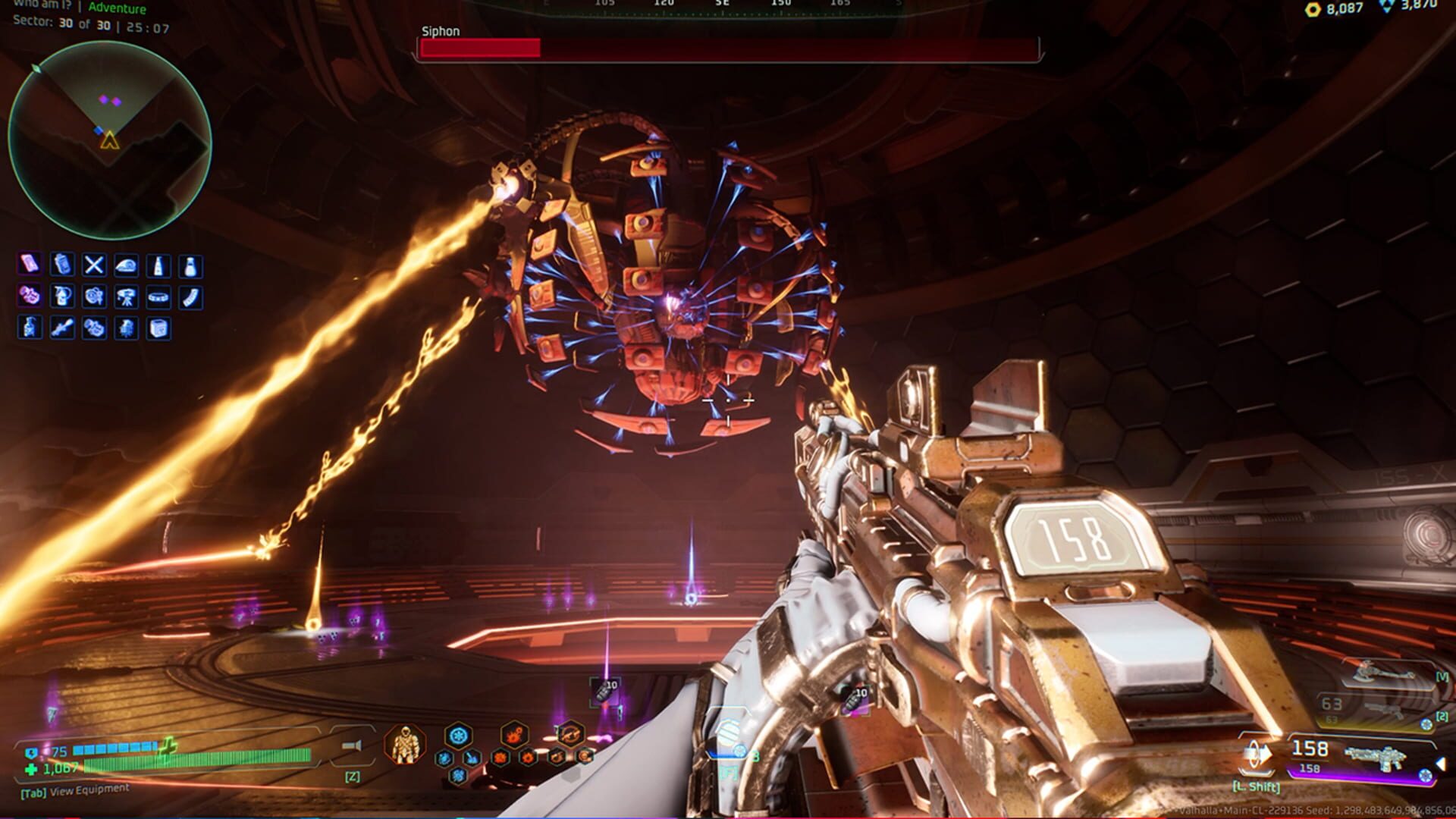
Task: Select the potion bottle buff icon
Action: point(191,265)
